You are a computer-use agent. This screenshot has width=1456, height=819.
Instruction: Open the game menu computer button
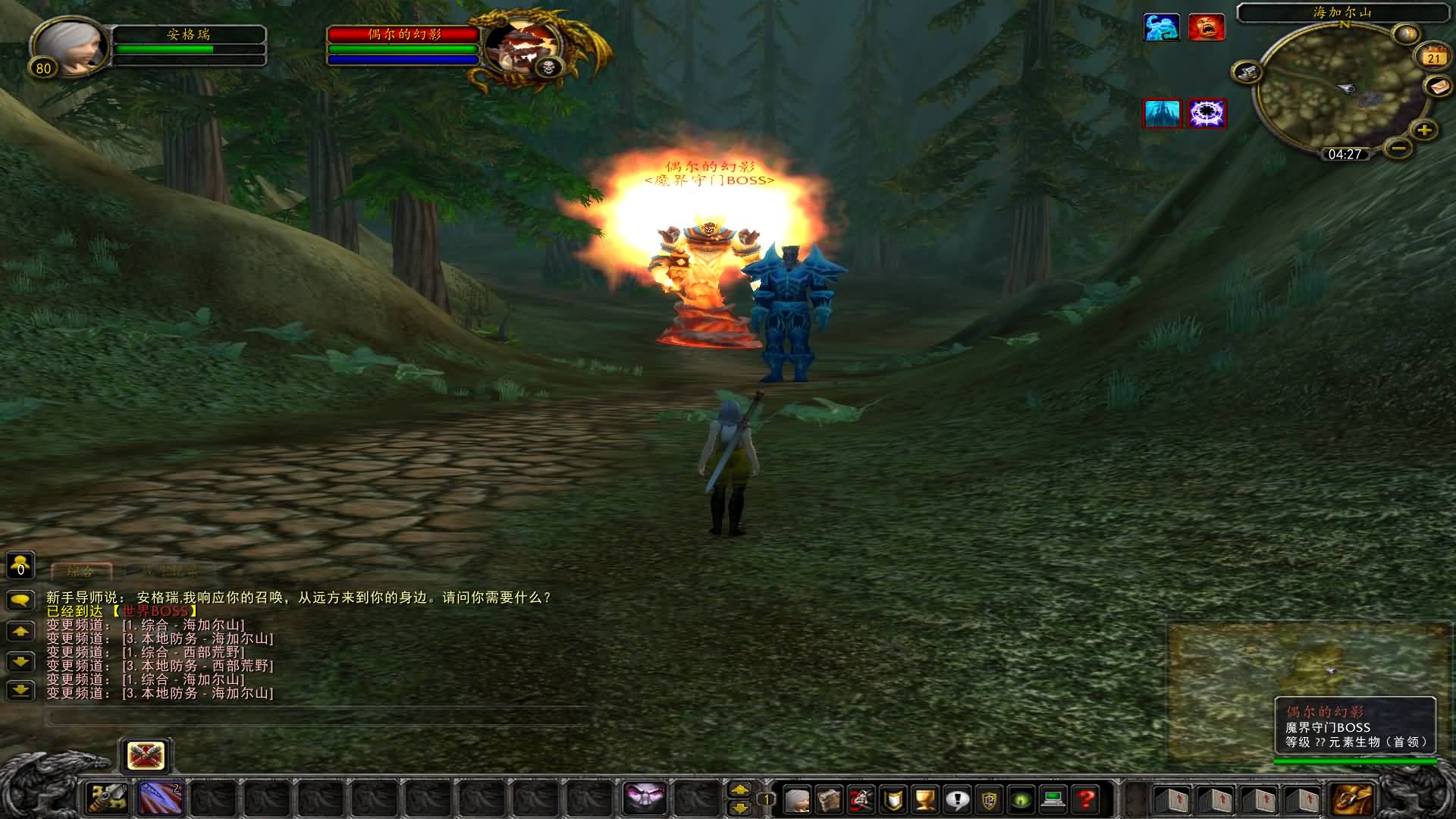point(1053,799)
